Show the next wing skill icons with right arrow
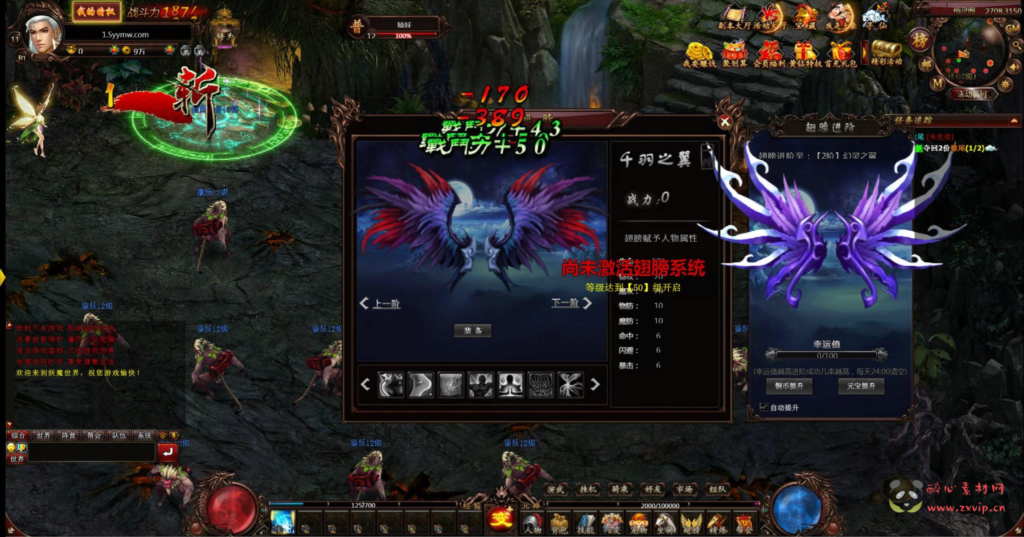This screenshot has width=1024, height=537. pyautogui.click(x=595, y=384)
